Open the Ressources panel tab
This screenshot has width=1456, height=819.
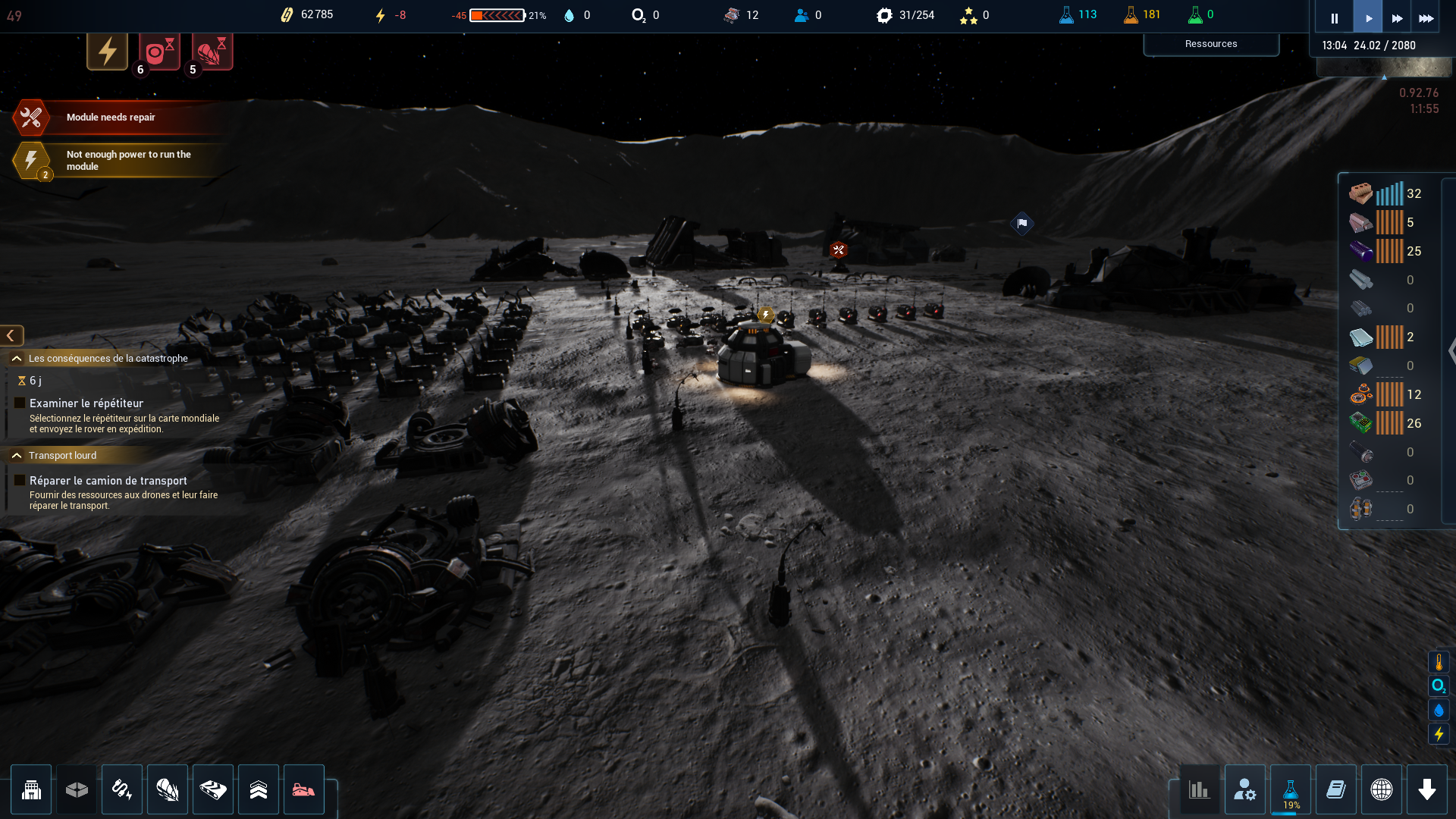(x=1210, y=44)
